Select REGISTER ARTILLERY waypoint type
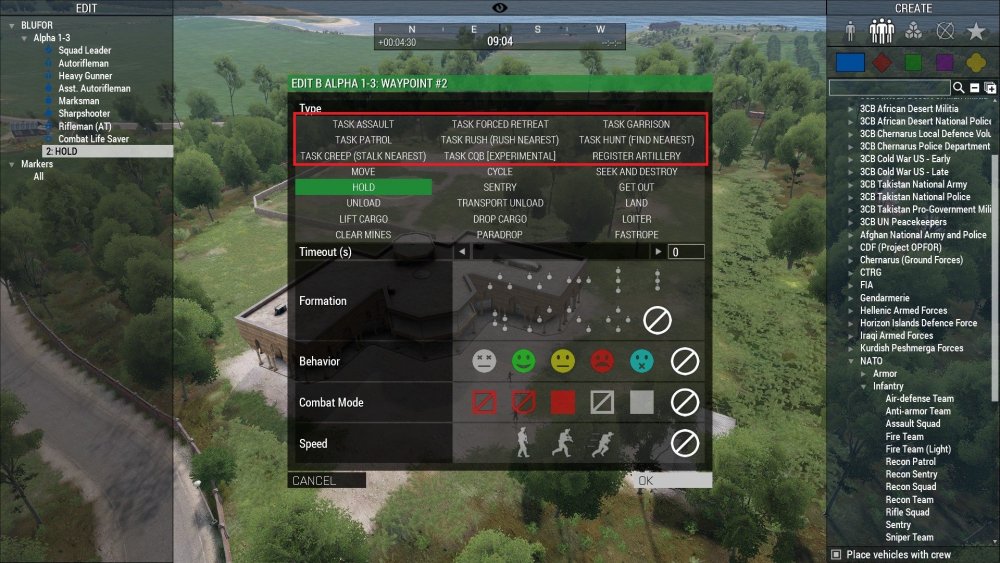Viewport: 1000px width, 563px height. (636, 156)
